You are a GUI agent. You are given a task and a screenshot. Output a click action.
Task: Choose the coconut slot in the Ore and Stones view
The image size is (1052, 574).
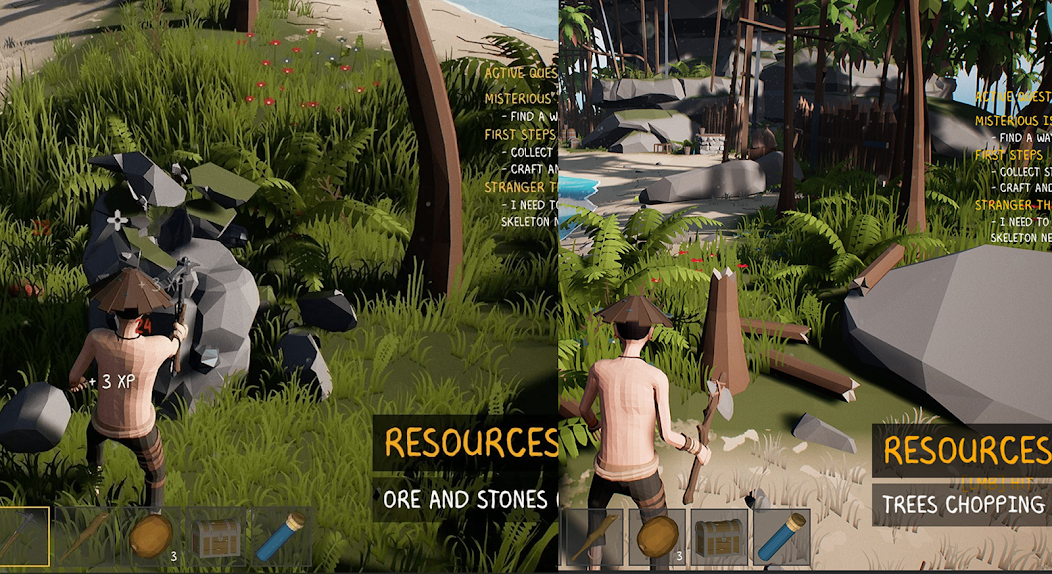(x=151, y=537)
